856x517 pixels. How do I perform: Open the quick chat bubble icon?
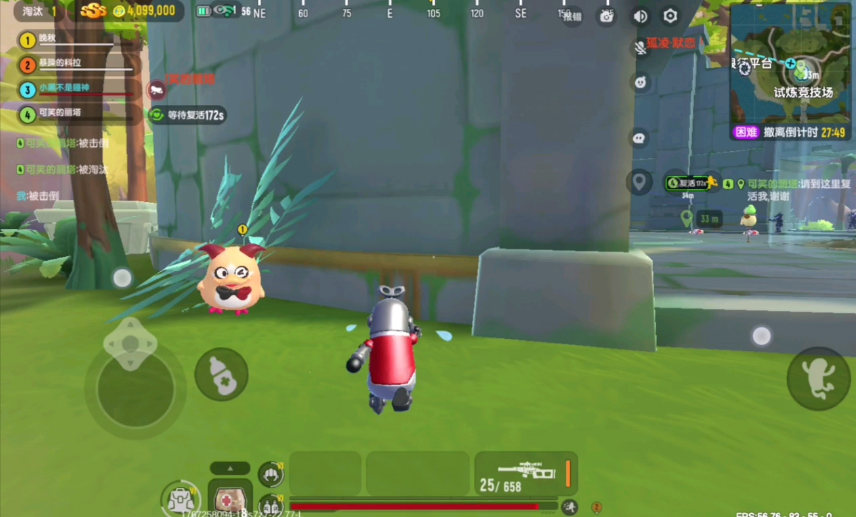point(640,137)
